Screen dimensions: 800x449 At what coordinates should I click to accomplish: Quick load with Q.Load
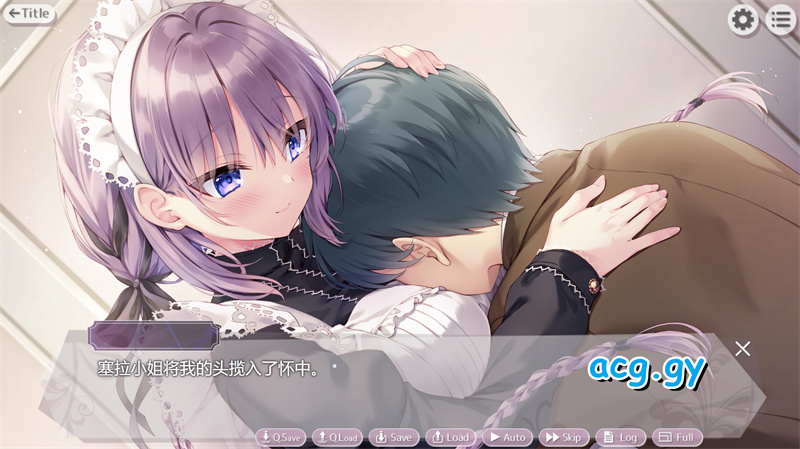(337, 437)
